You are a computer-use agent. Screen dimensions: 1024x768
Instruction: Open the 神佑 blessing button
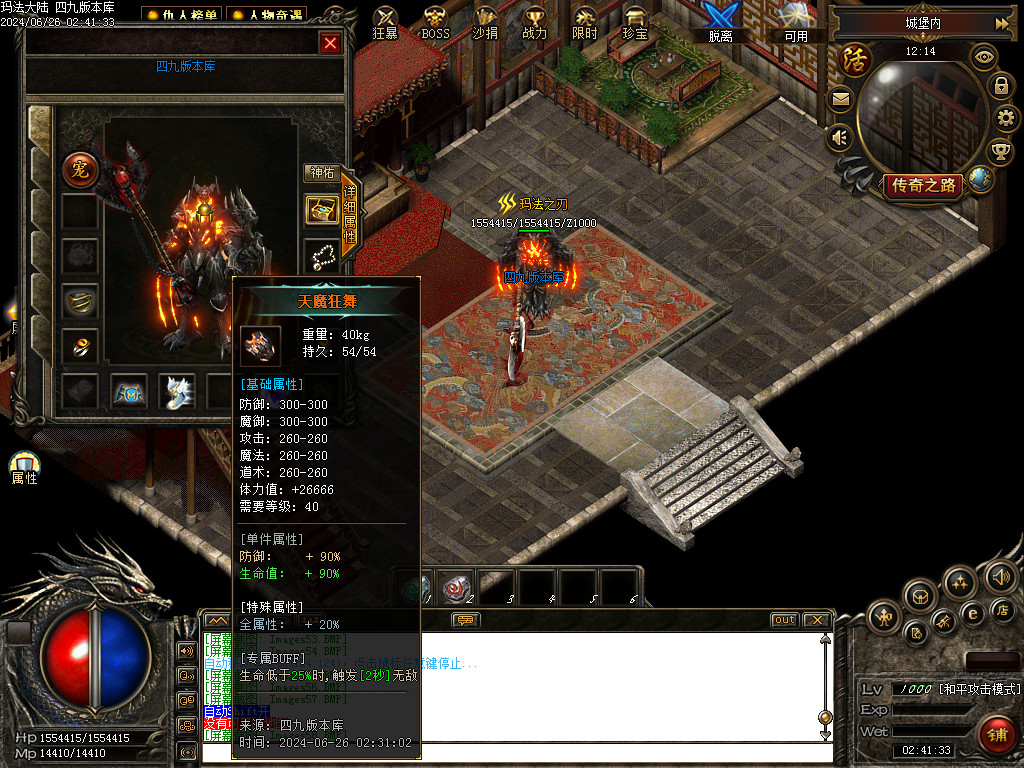(321, 173)
